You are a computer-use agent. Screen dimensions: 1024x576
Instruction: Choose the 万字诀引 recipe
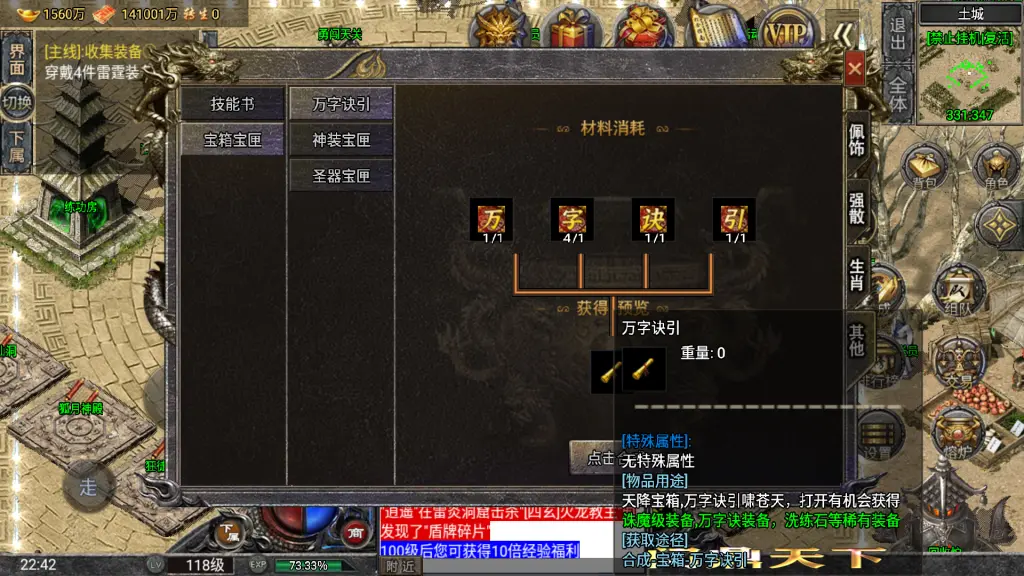tap(341, 104)
